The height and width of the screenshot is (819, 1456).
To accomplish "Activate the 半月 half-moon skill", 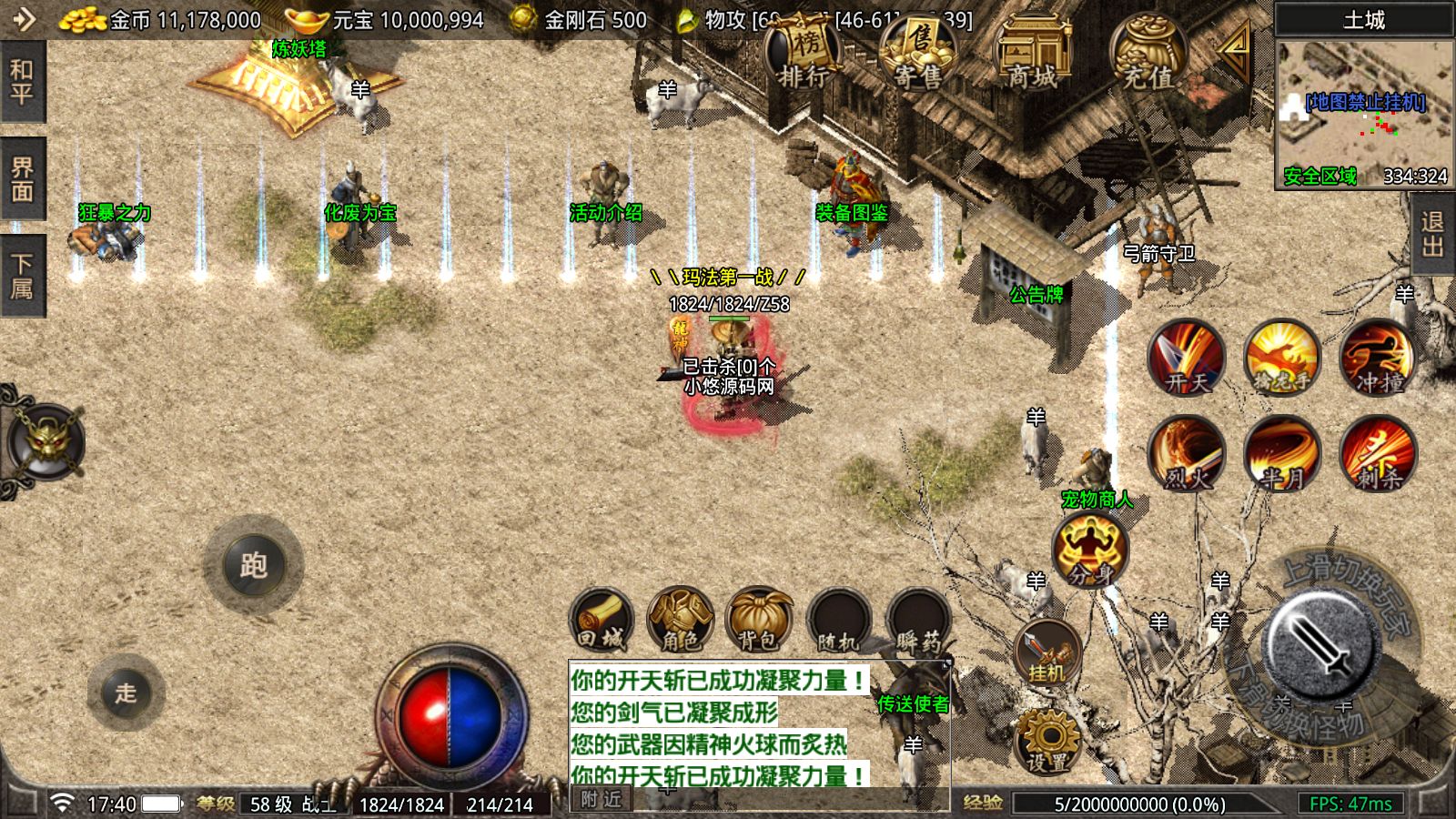I will 1282,452.
